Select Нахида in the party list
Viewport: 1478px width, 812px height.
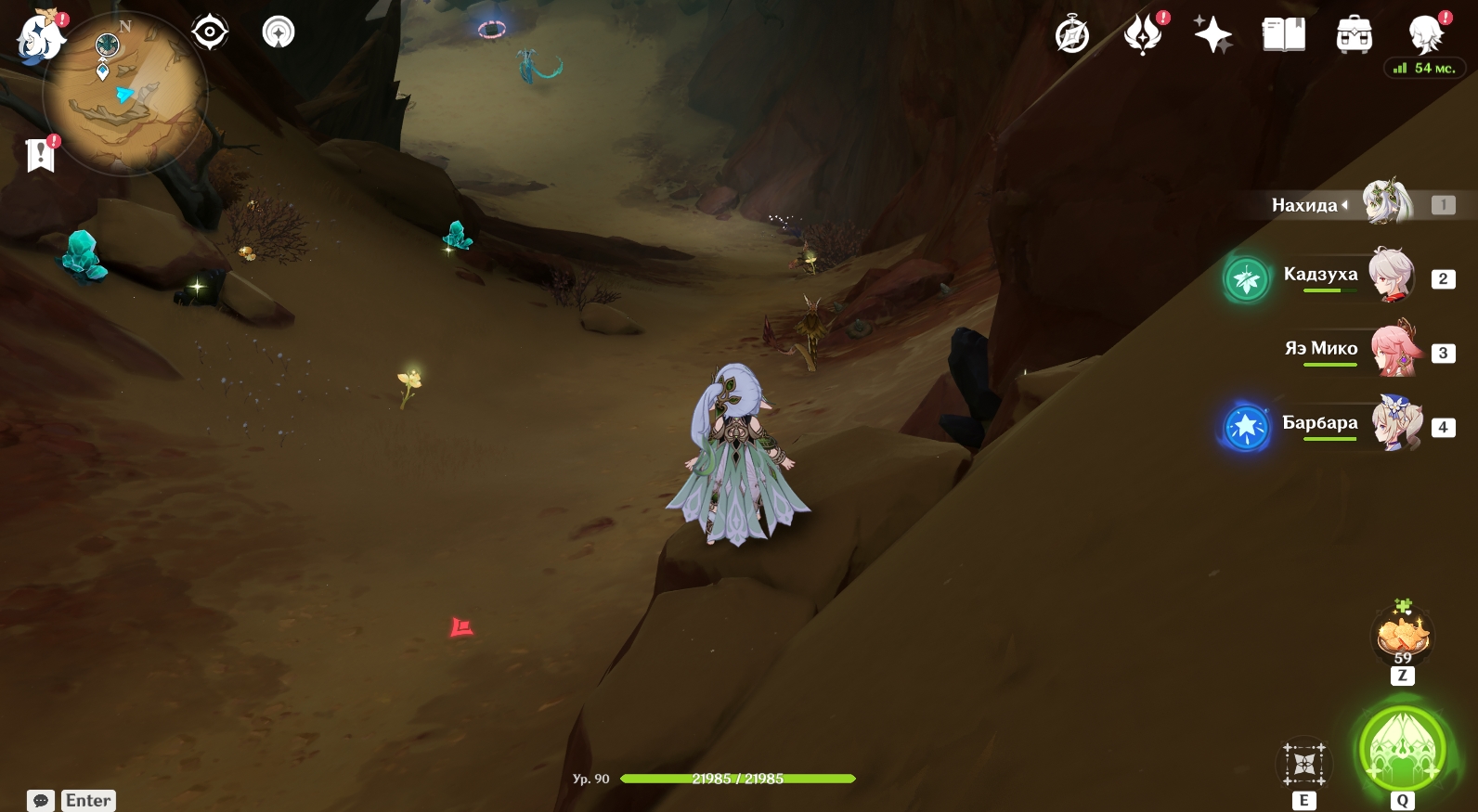click(1387, 203)
